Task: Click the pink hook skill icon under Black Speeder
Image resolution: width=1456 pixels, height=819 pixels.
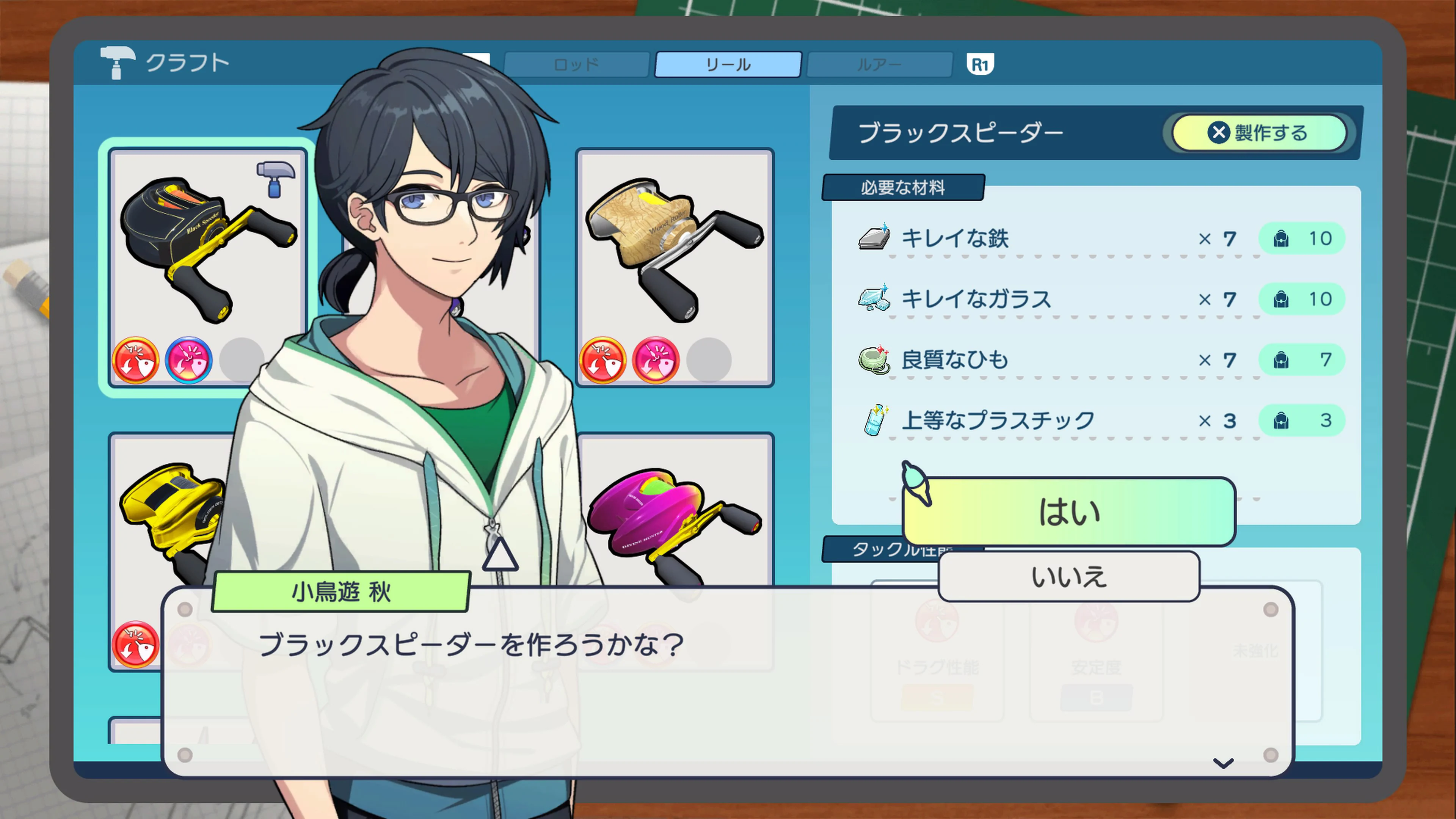Action: click(x=188, y=360)
